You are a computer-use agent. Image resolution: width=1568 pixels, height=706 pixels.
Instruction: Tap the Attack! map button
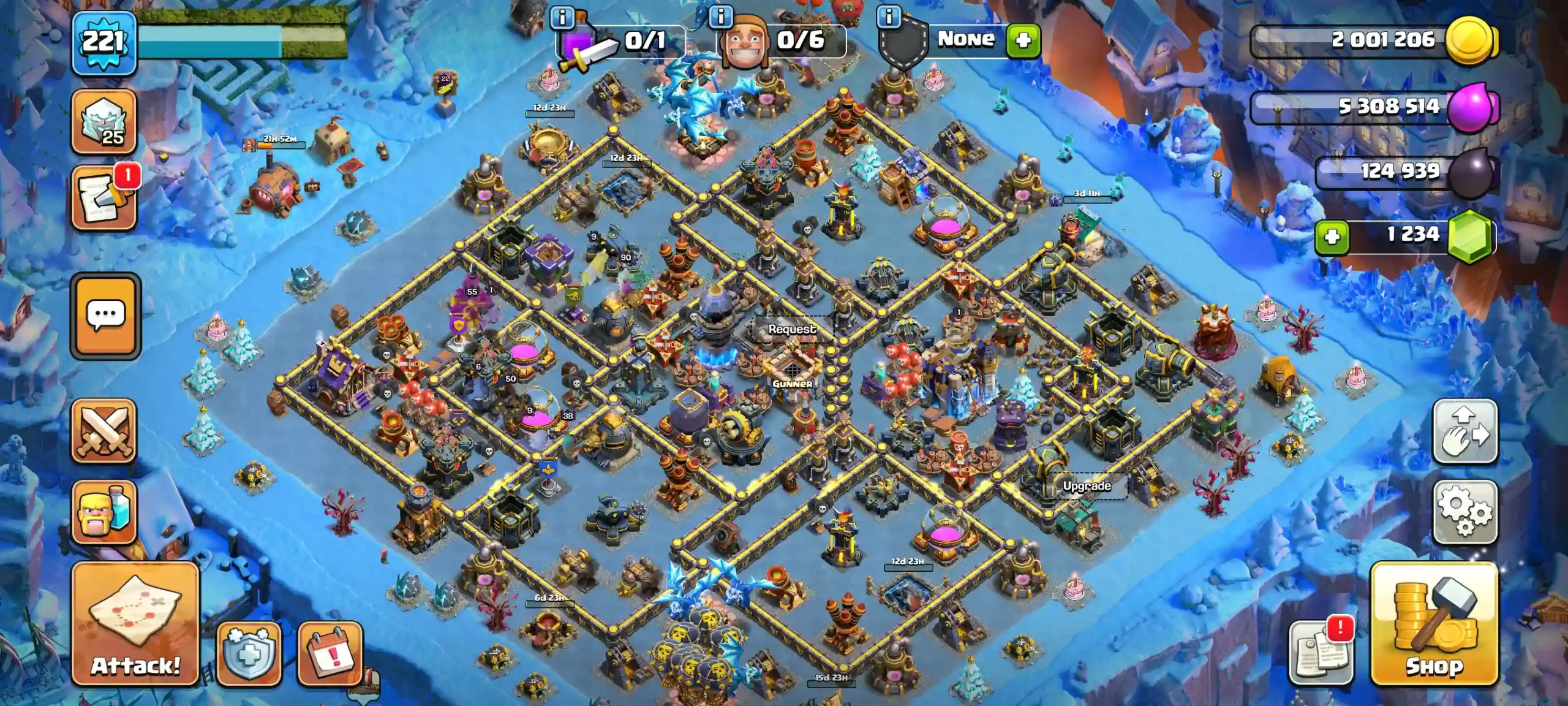[x=135, y=623]
